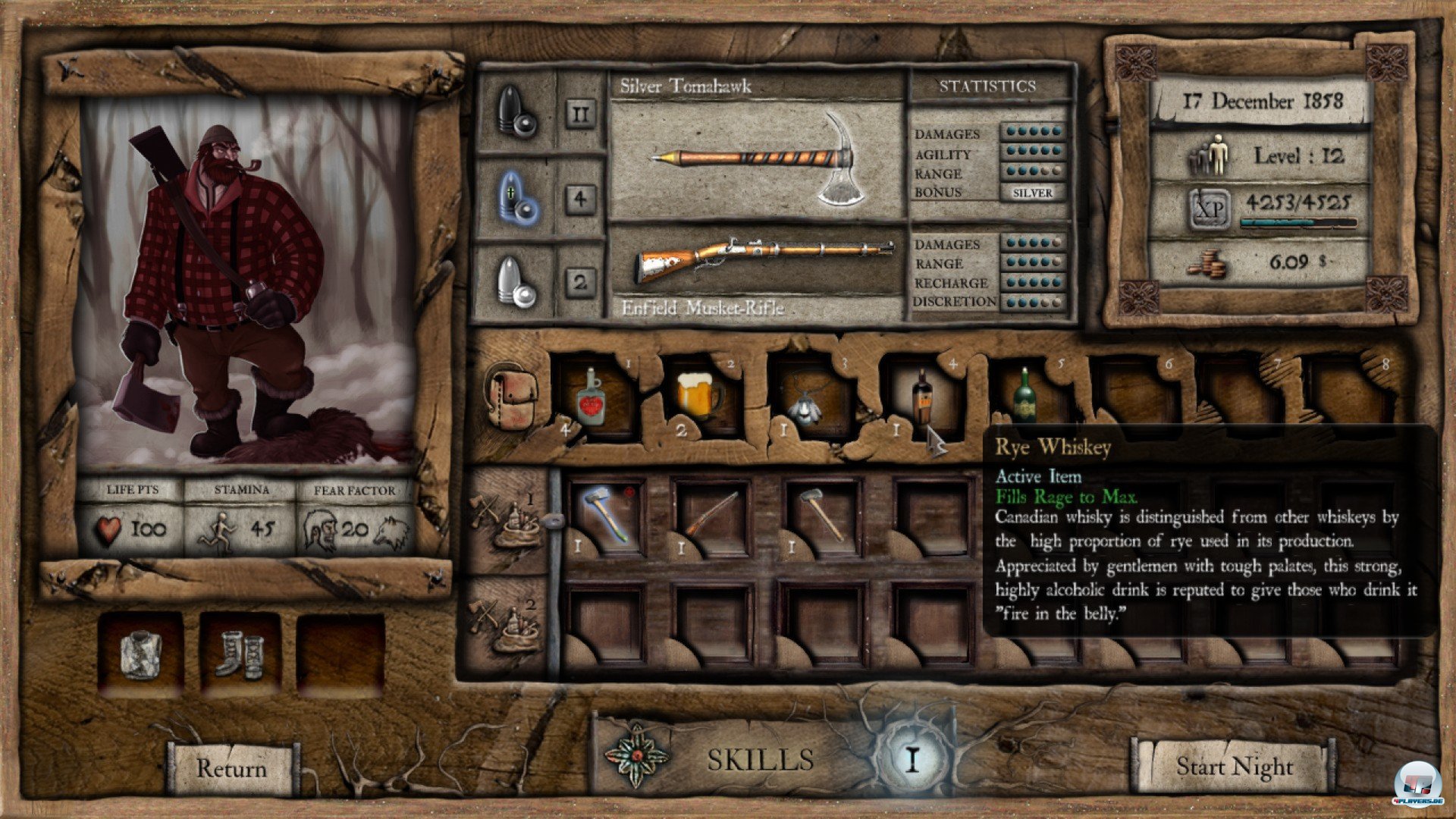Choose the heart potion flask slot

(x=591, y=398)
